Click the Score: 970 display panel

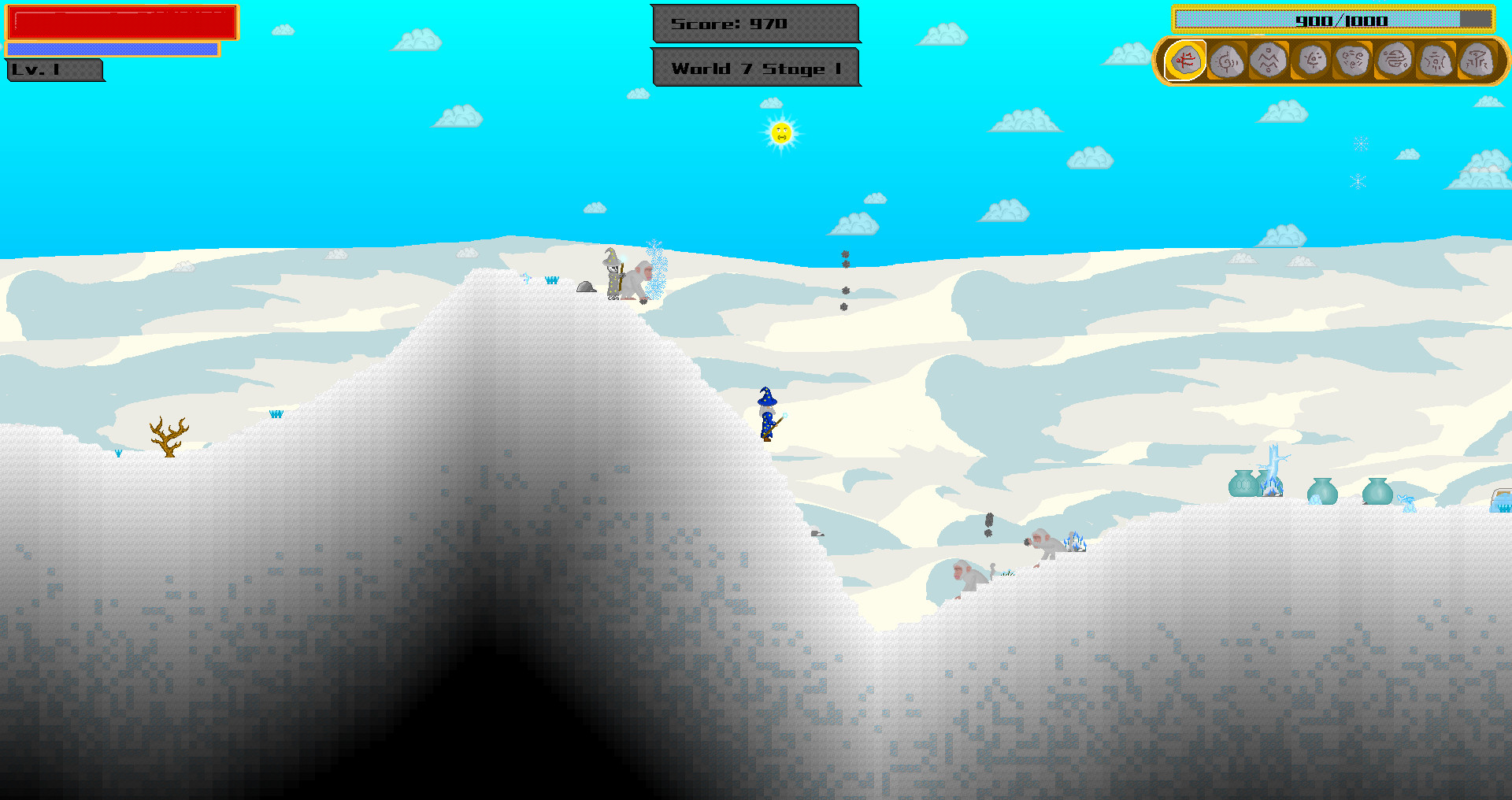(754, 24)
